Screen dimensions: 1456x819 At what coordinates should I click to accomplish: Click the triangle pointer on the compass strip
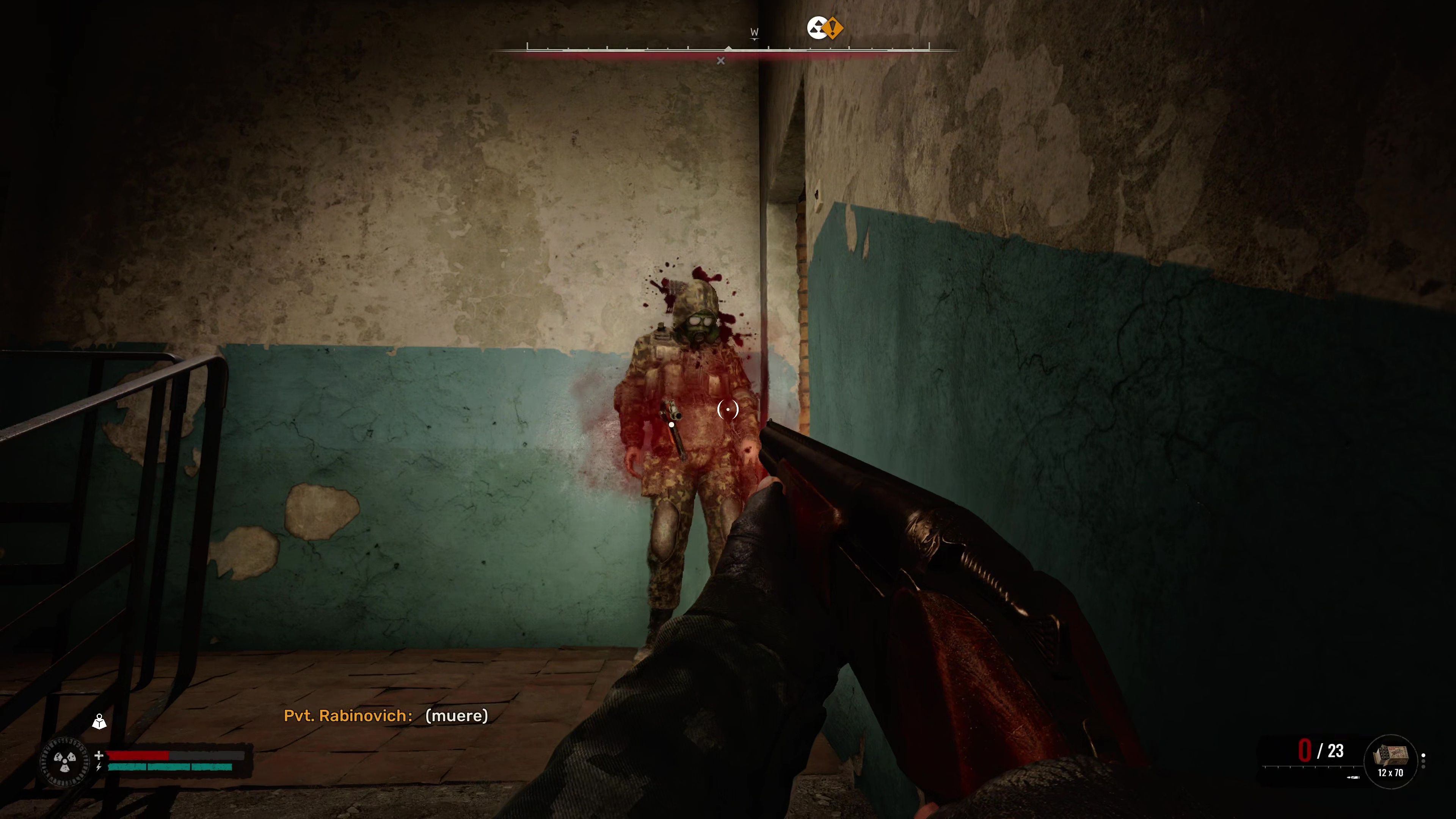tap(729, 48)
